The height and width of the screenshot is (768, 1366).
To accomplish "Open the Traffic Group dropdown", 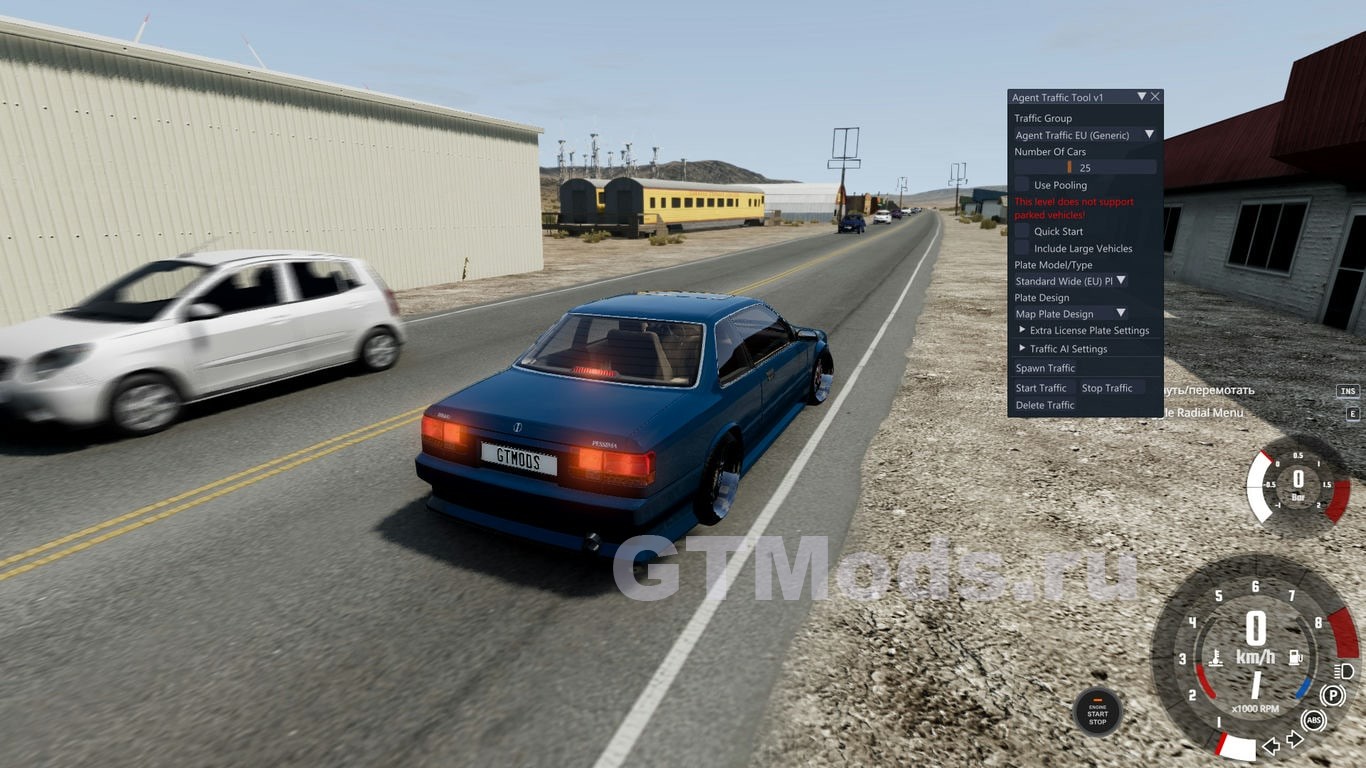I will pyautogui.click(x=1084, y=135).
